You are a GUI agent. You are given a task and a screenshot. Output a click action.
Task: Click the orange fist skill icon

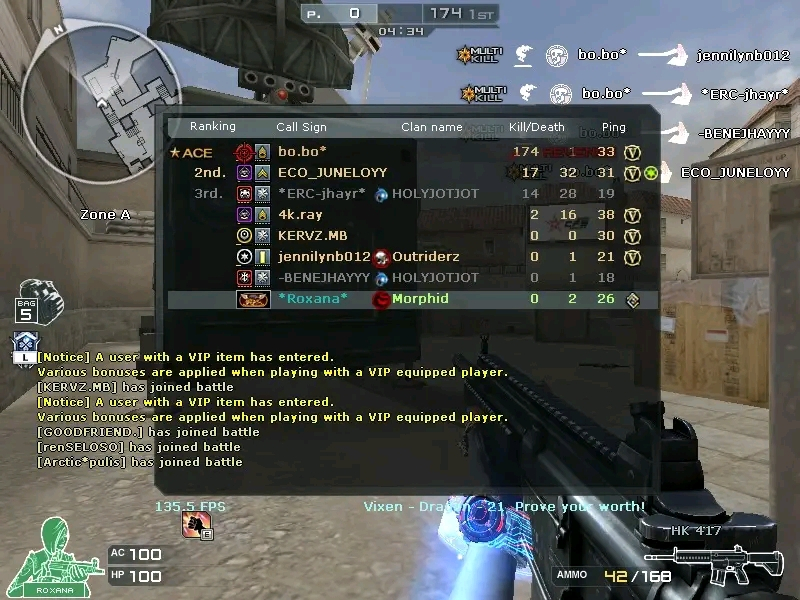197,524
